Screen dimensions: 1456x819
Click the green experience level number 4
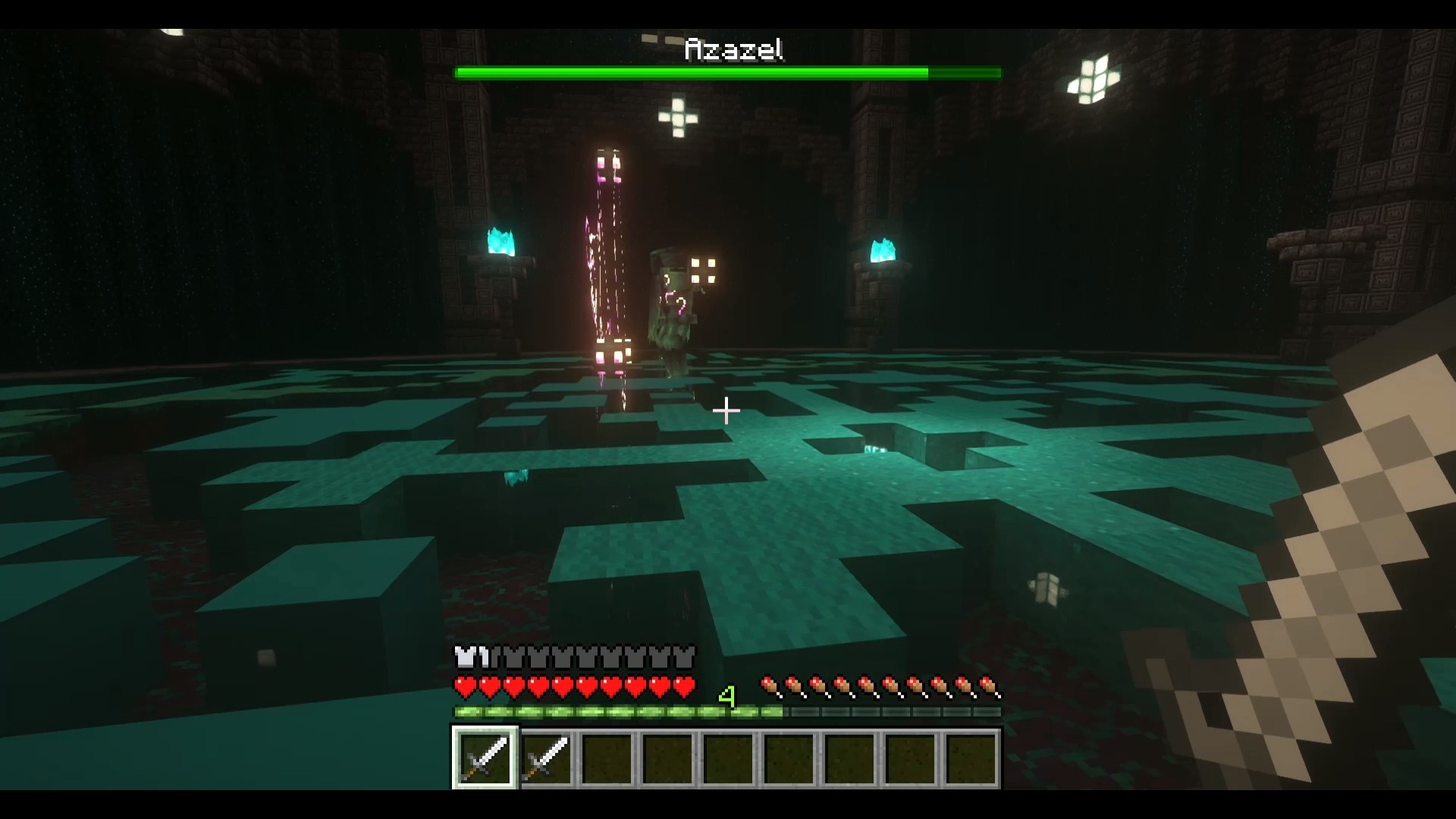coord(727,694)
